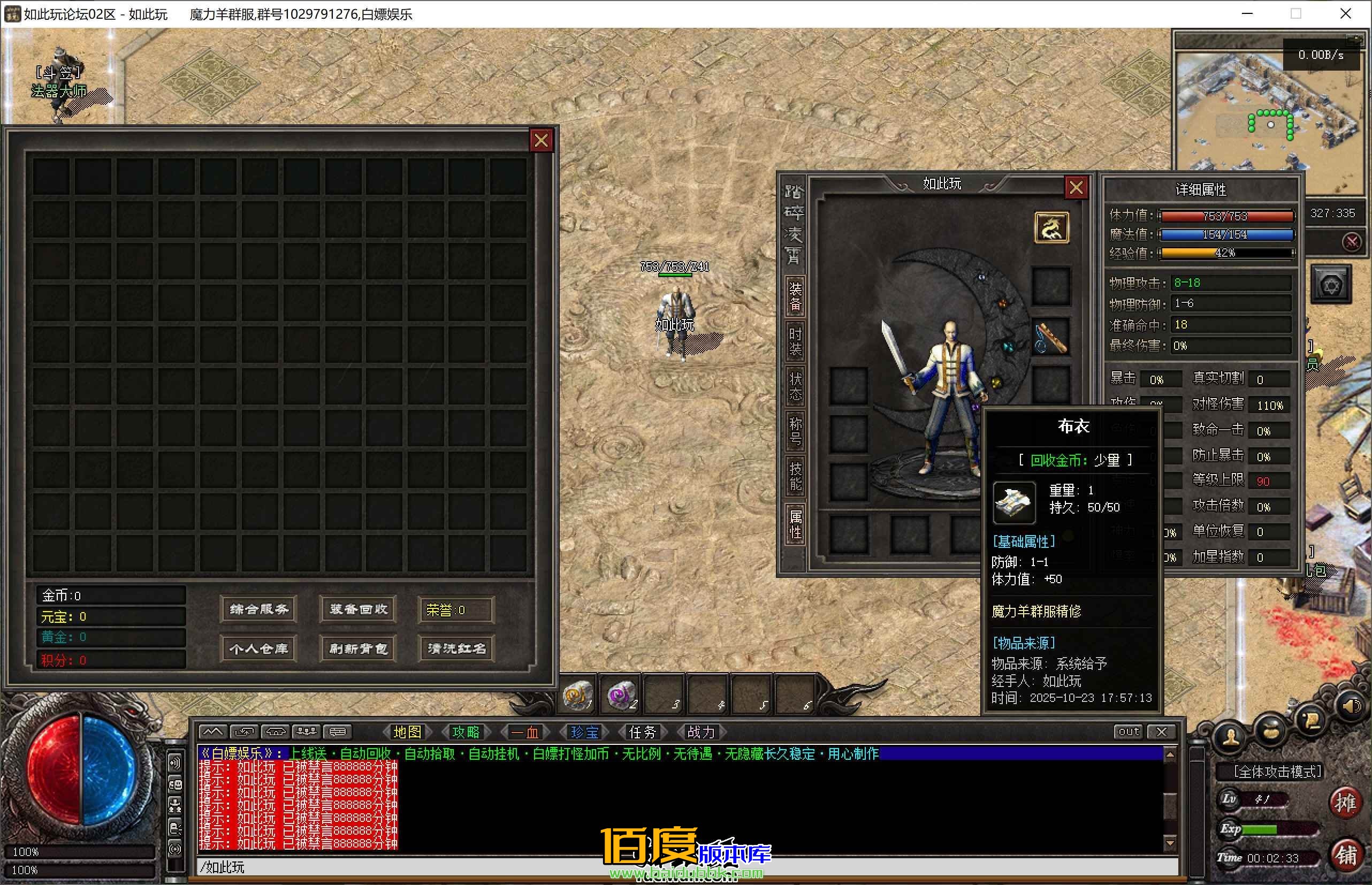Open 个人仓库 personal warehouse
1372x885 pixels.
[258, 649]
